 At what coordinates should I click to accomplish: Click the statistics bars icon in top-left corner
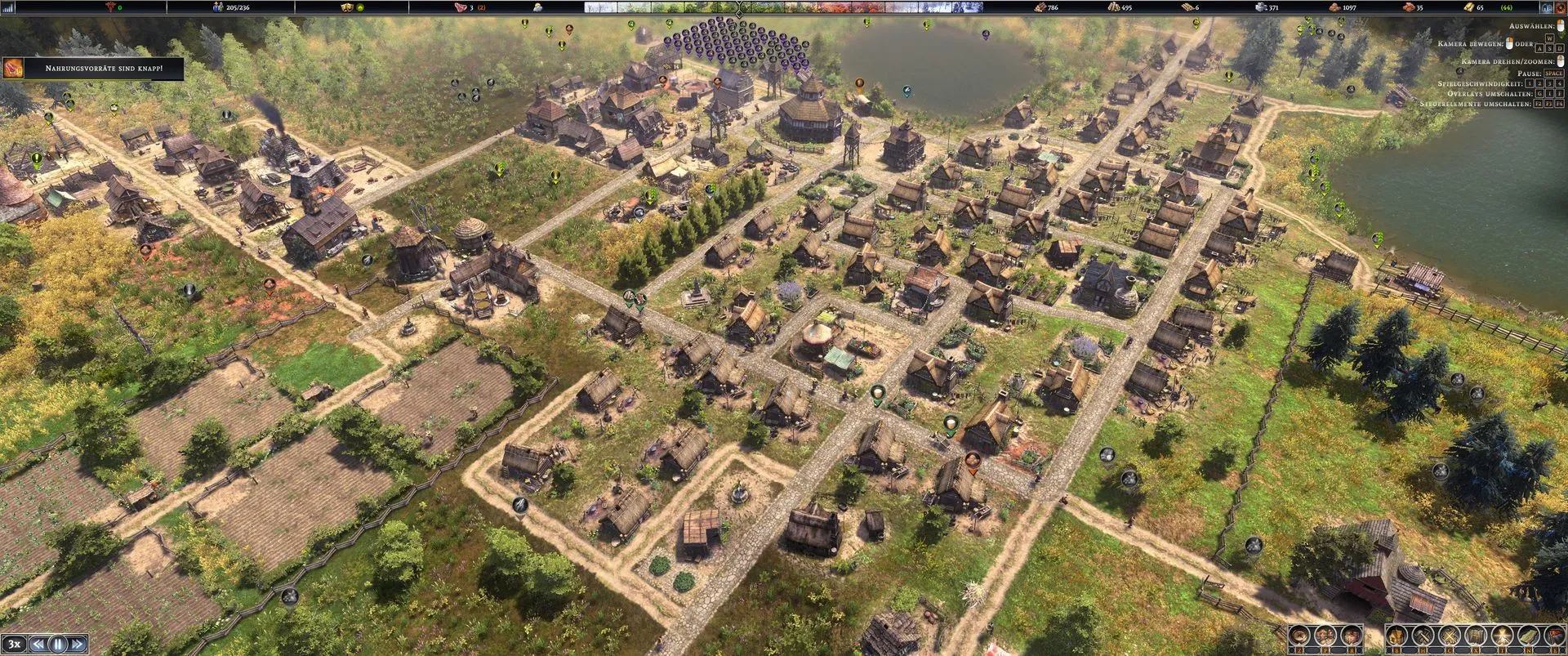tap(9, 7)
